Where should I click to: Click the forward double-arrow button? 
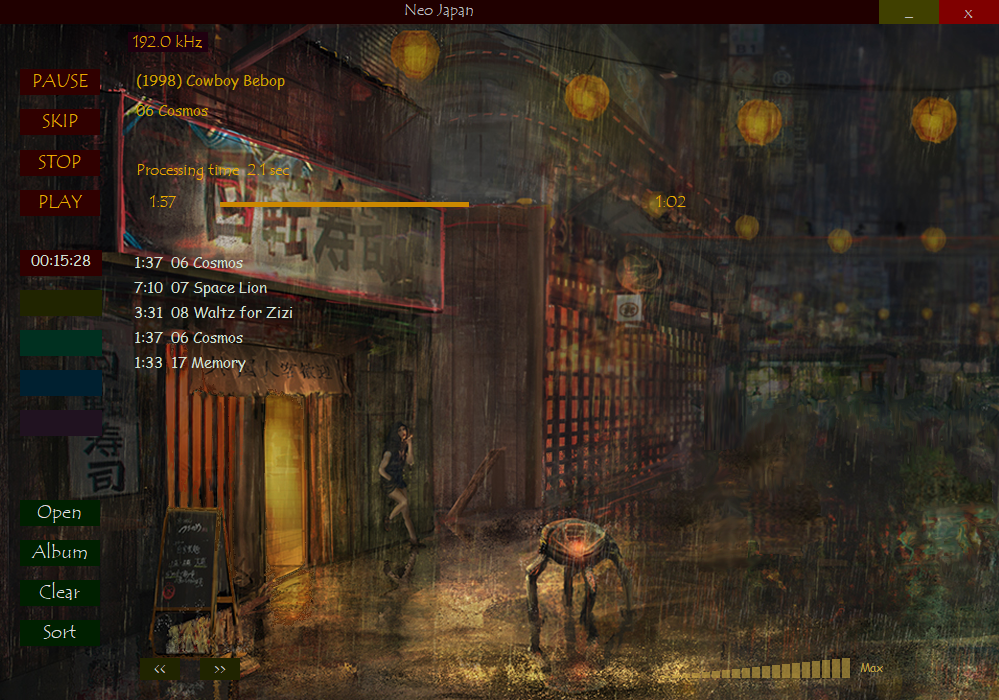219,669
